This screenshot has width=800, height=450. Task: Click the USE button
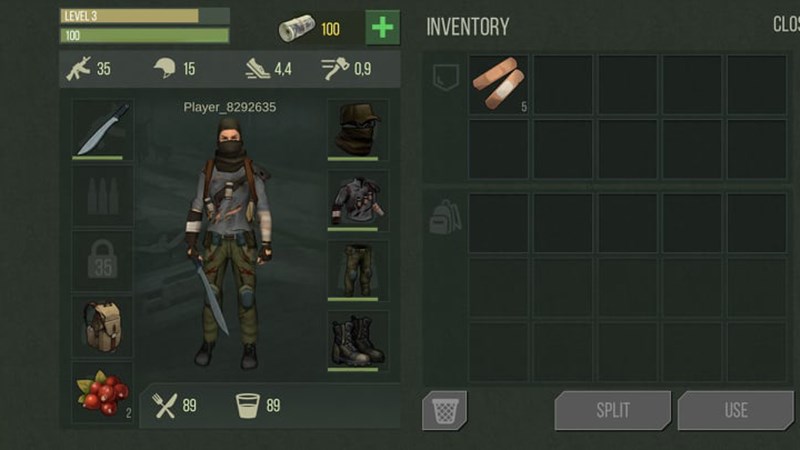(735, 410)
